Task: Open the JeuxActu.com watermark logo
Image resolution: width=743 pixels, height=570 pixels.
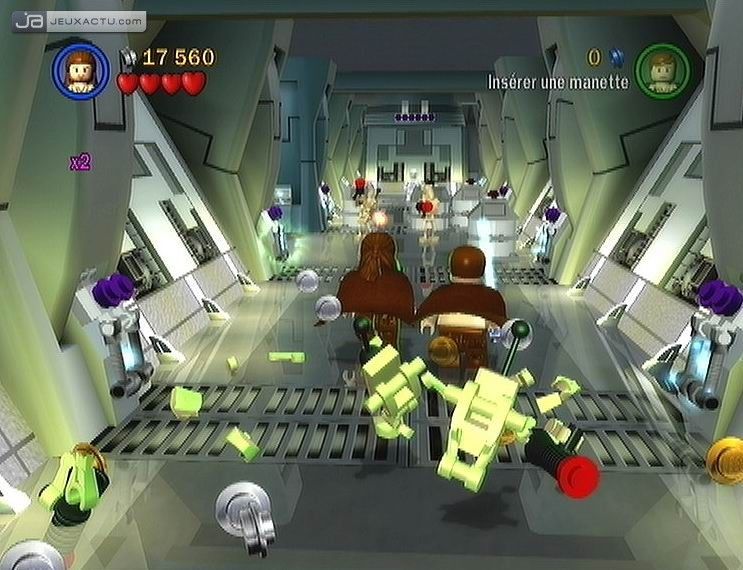Action: pos(79,19)
